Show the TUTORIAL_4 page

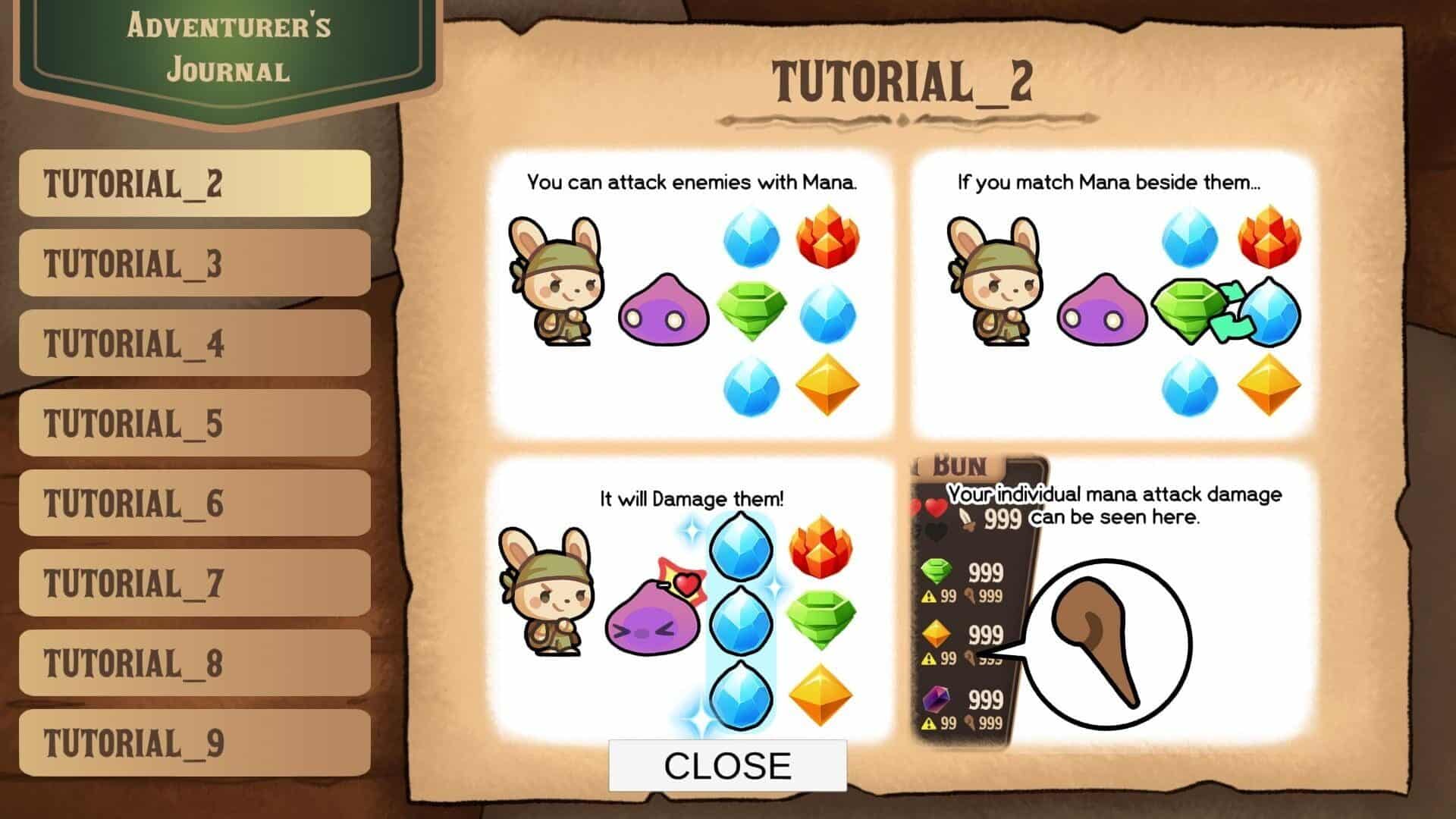[194, 344]
